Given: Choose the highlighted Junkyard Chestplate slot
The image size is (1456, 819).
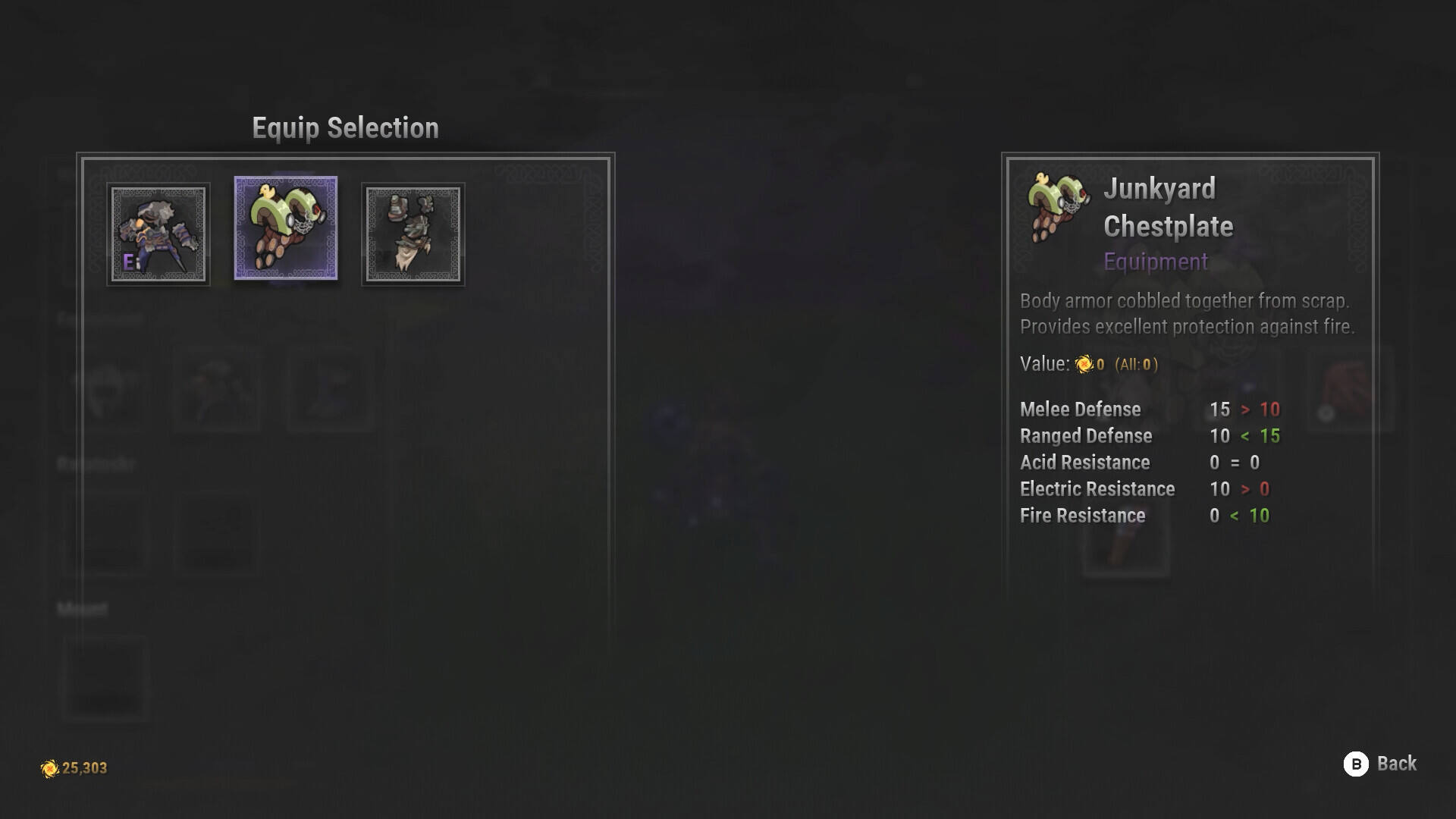Looking at the screenshot, I should (x=286, y=228).
